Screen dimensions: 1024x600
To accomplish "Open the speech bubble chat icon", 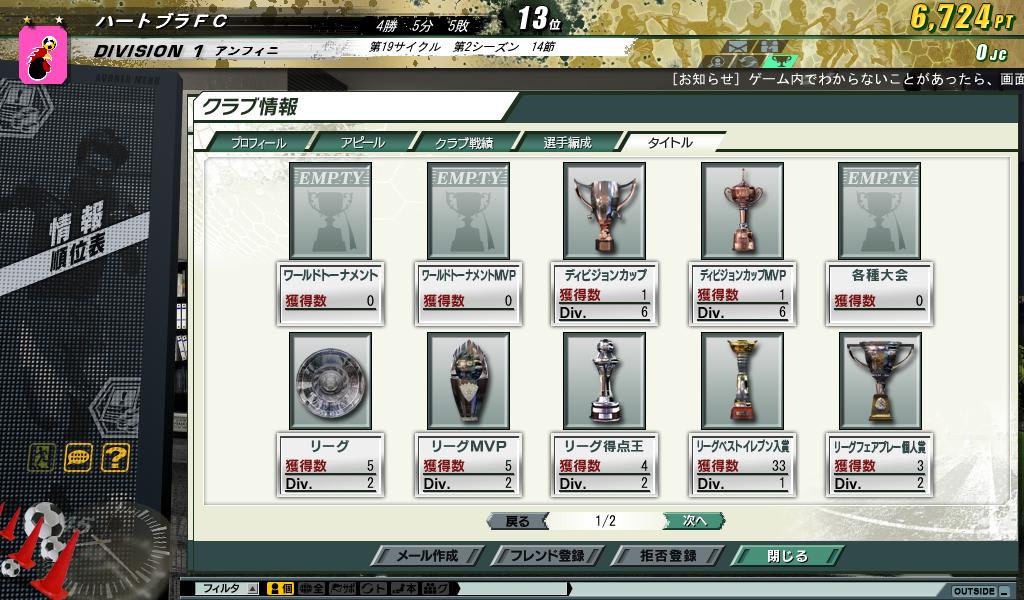I will click(x=78, y=458).
